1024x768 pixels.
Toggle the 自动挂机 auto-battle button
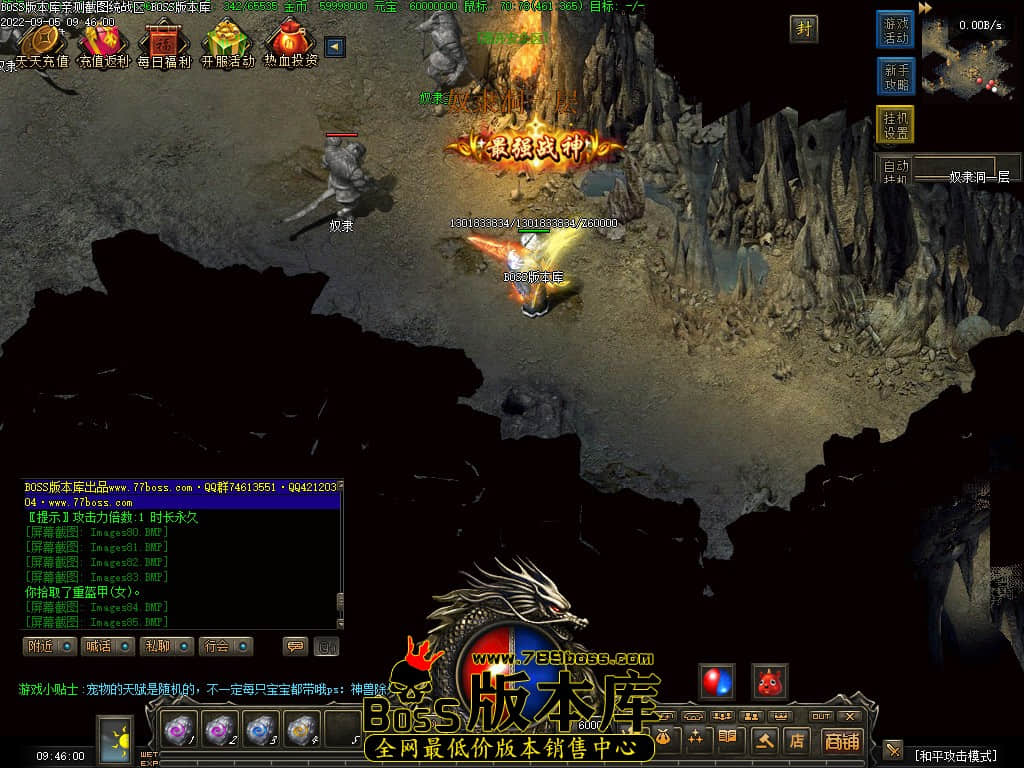coord(895,171)
